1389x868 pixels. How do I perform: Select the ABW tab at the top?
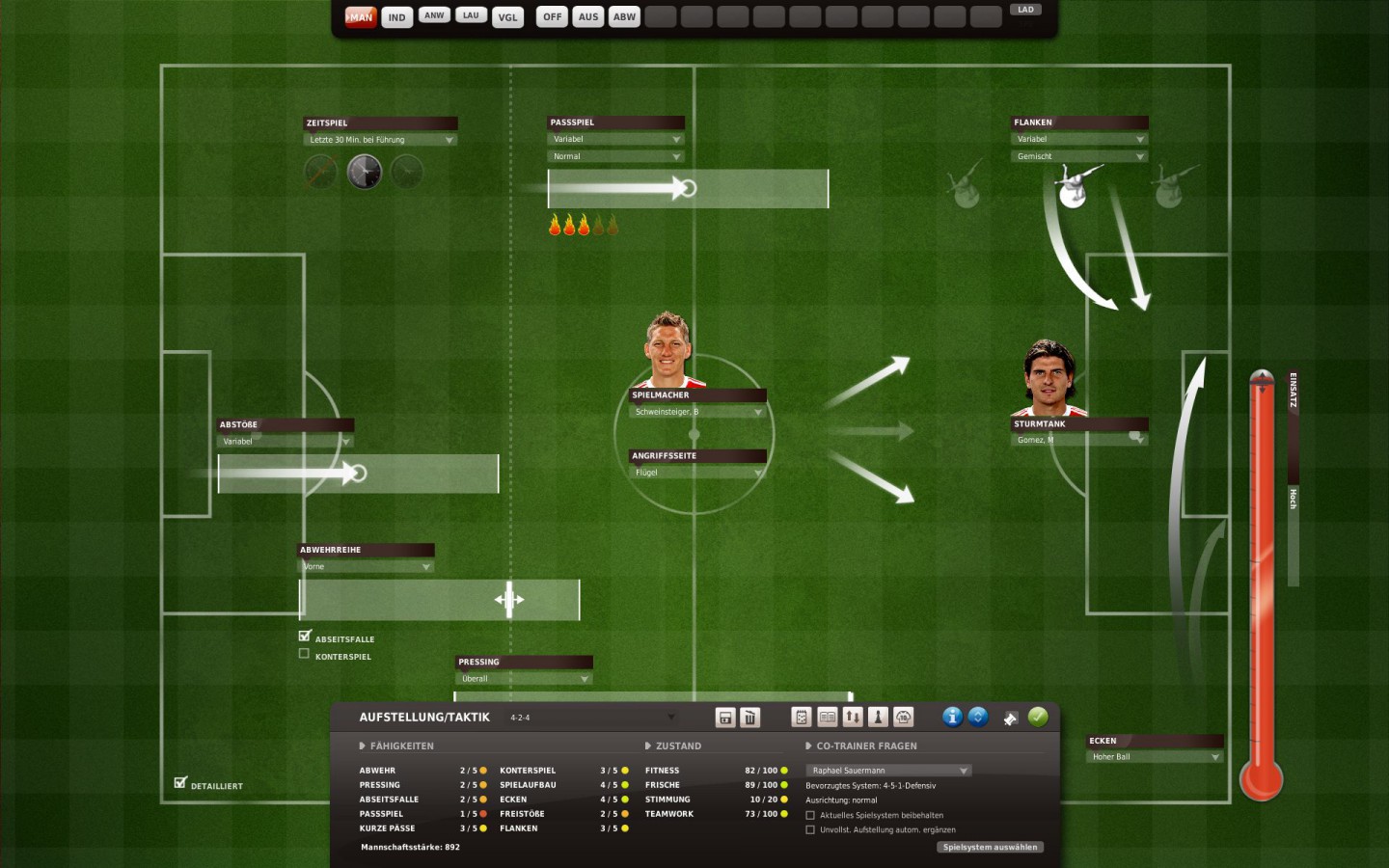click(x=624, y=16)
